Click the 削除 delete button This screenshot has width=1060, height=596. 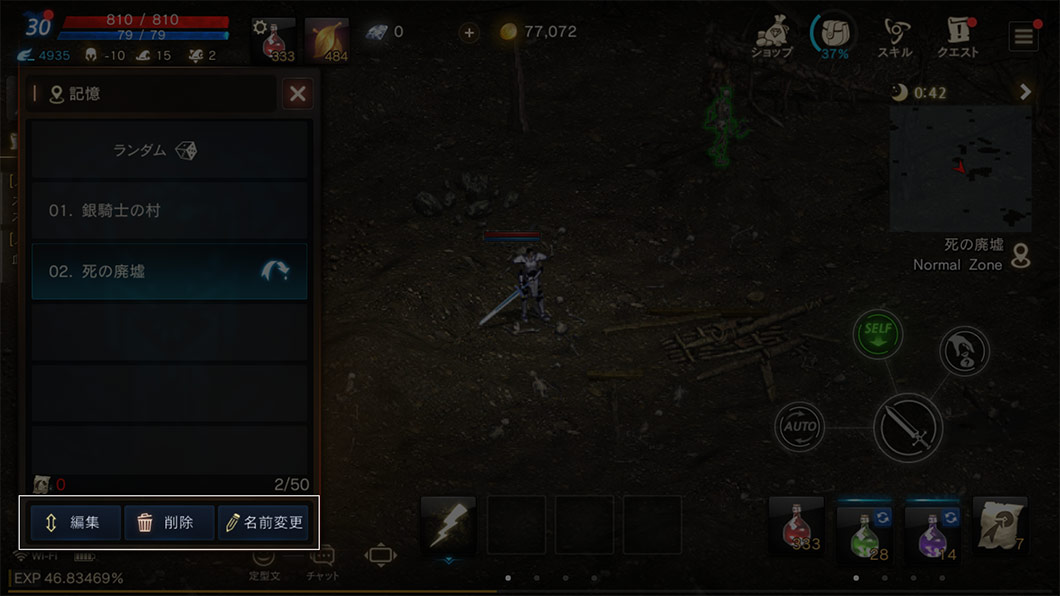coord(168,522)
